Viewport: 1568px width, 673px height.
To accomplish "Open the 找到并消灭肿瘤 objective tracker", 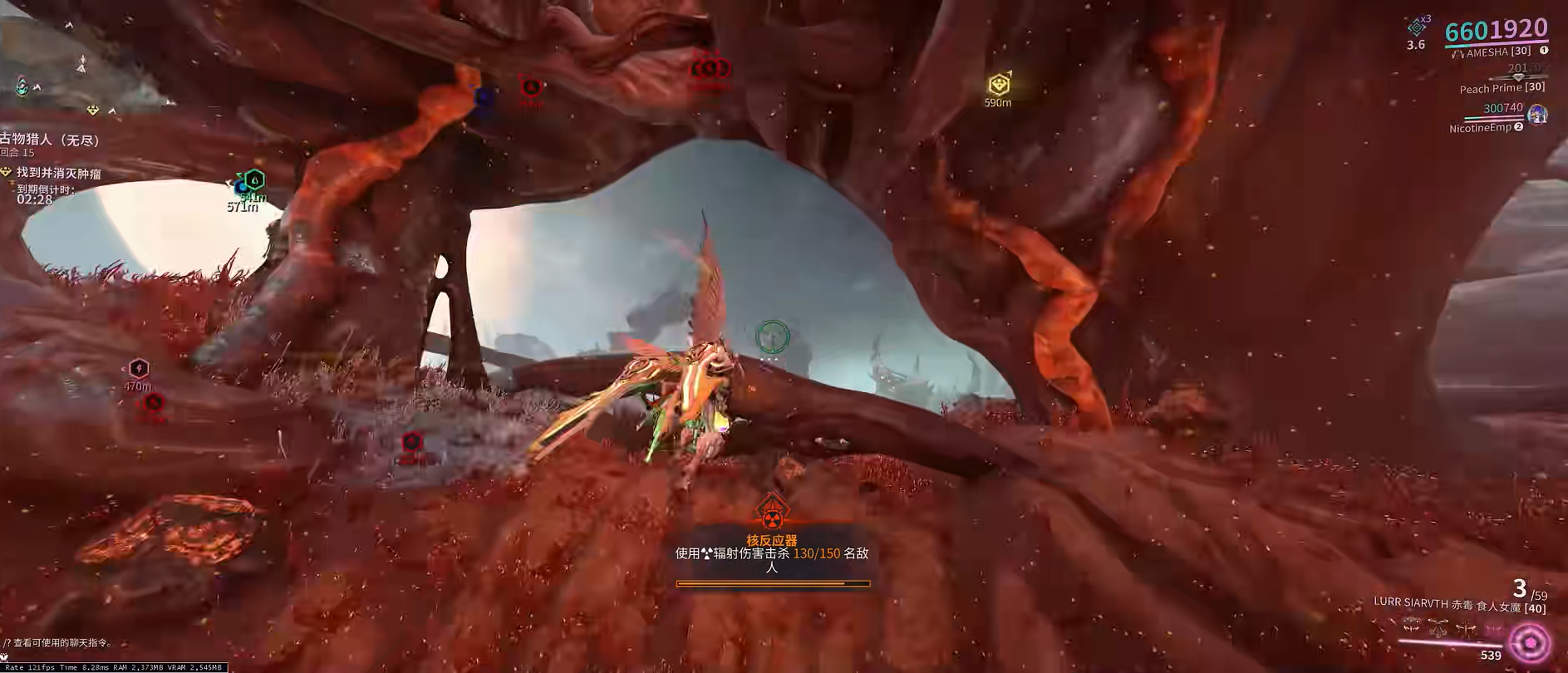I will point(58,173).
